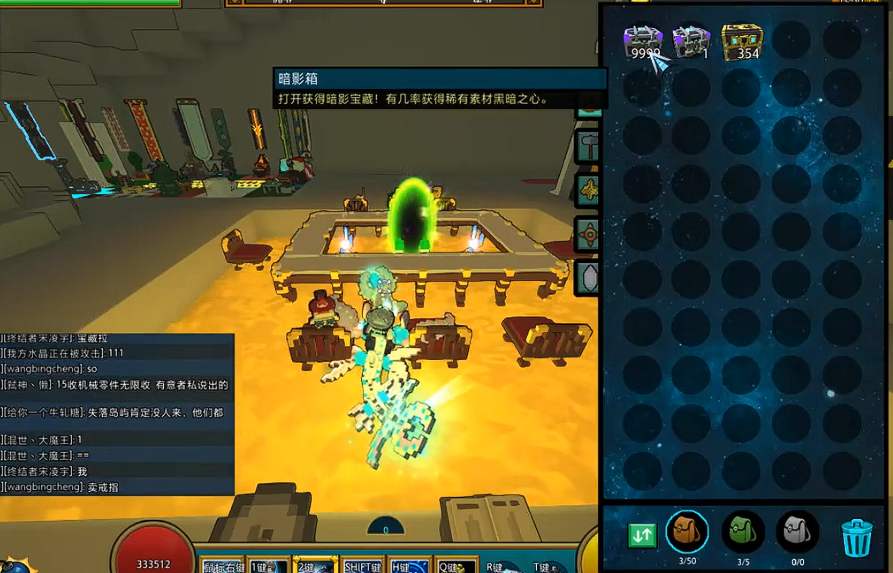Switch to the brown backpack tab
The height and width of the screenshot is (573, 893).
click(687, 531)
